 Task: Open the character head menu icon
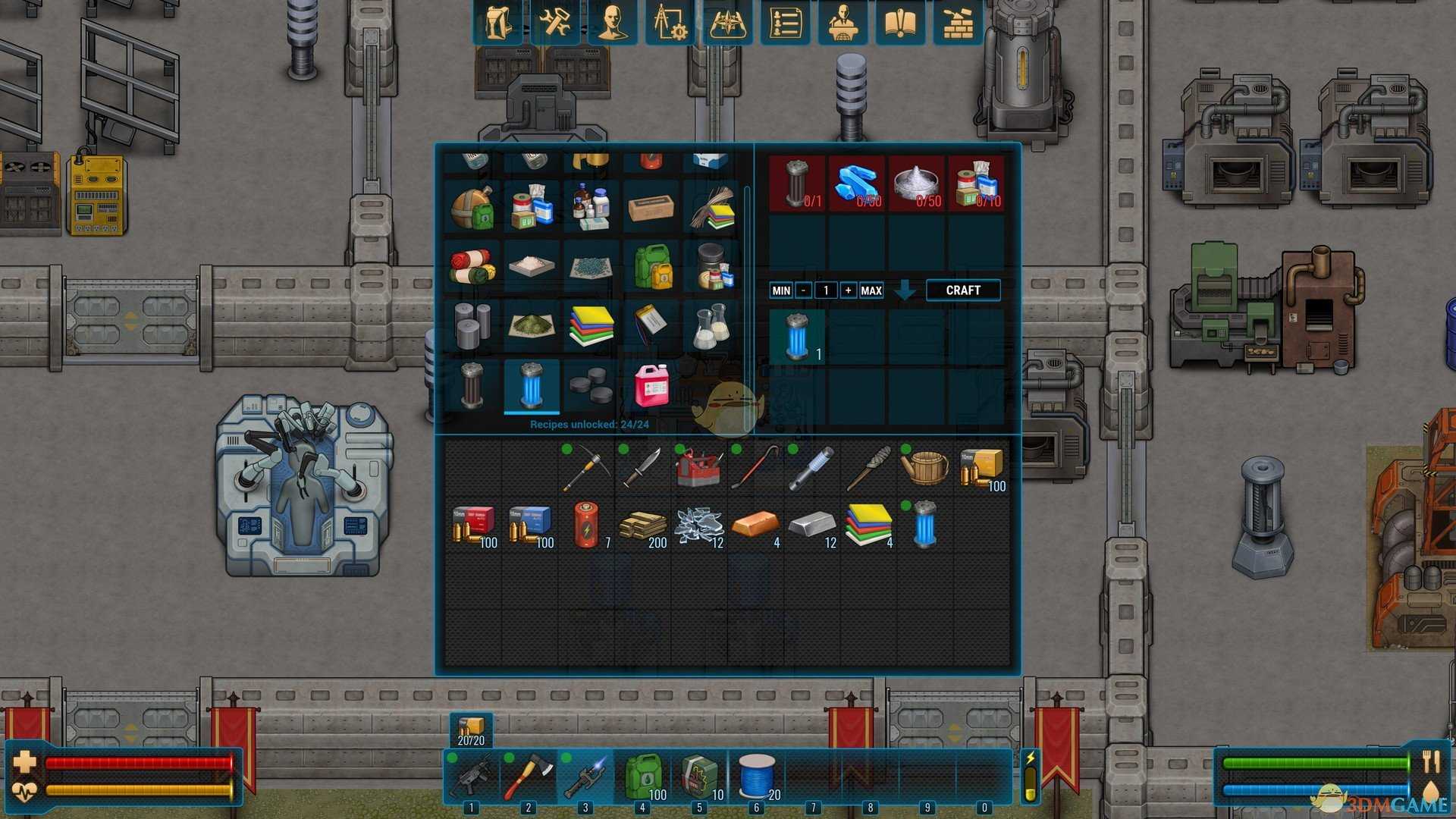(x=612, y=23)
